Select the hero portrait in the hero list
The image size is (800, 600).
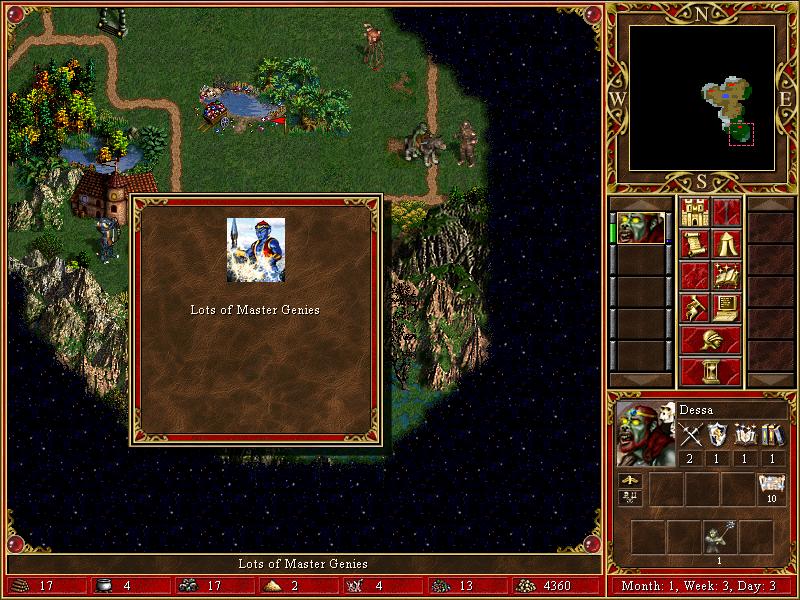click(641, 228)
